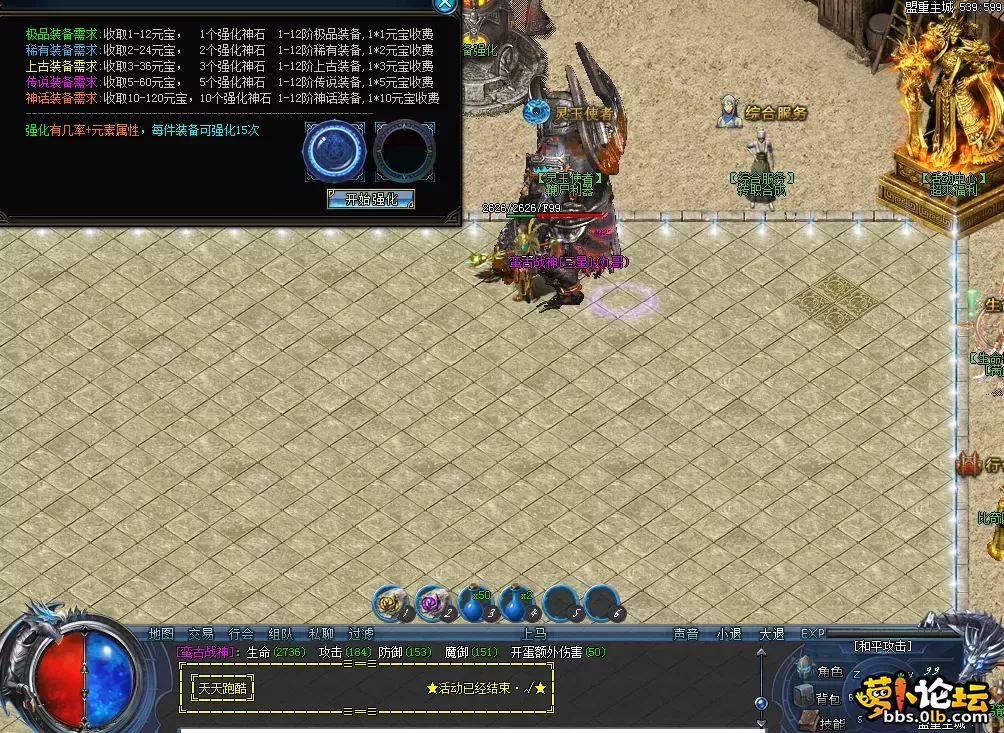
Task: Click the 开始强化 button
Action: point(371,199)
